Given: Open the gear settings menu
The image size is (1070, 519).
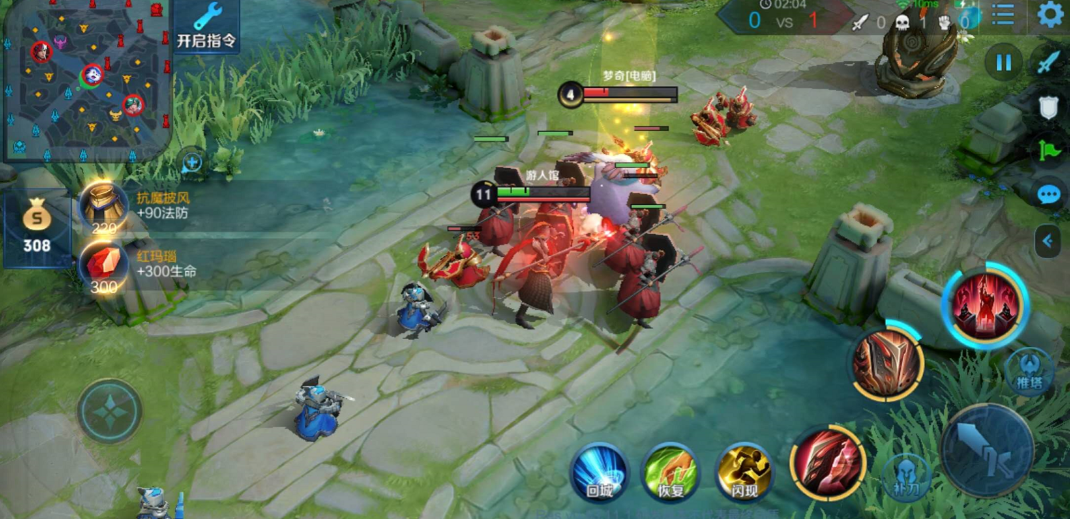Looking at the screenshot, I should click(1050, 14).
